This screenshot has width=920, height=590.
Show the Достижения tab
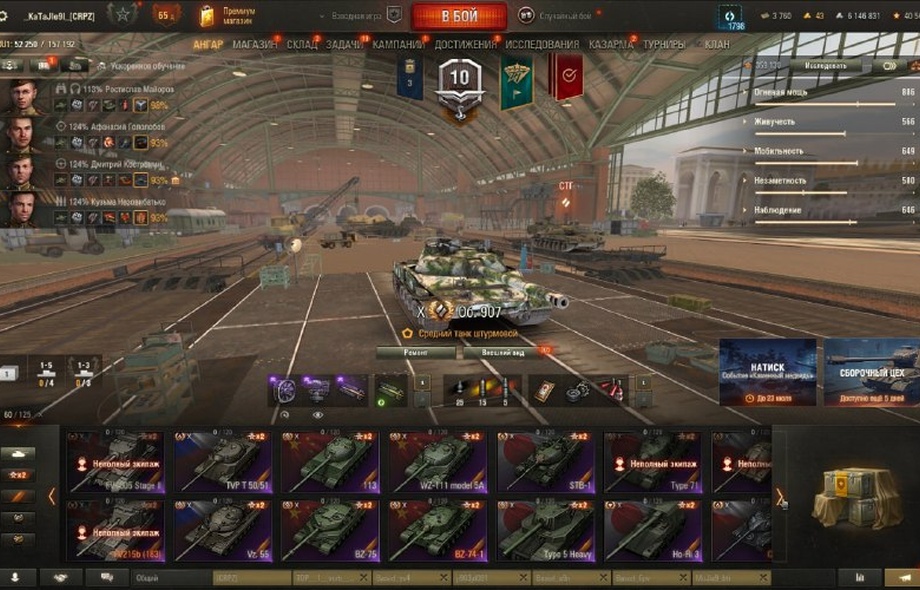465,45
